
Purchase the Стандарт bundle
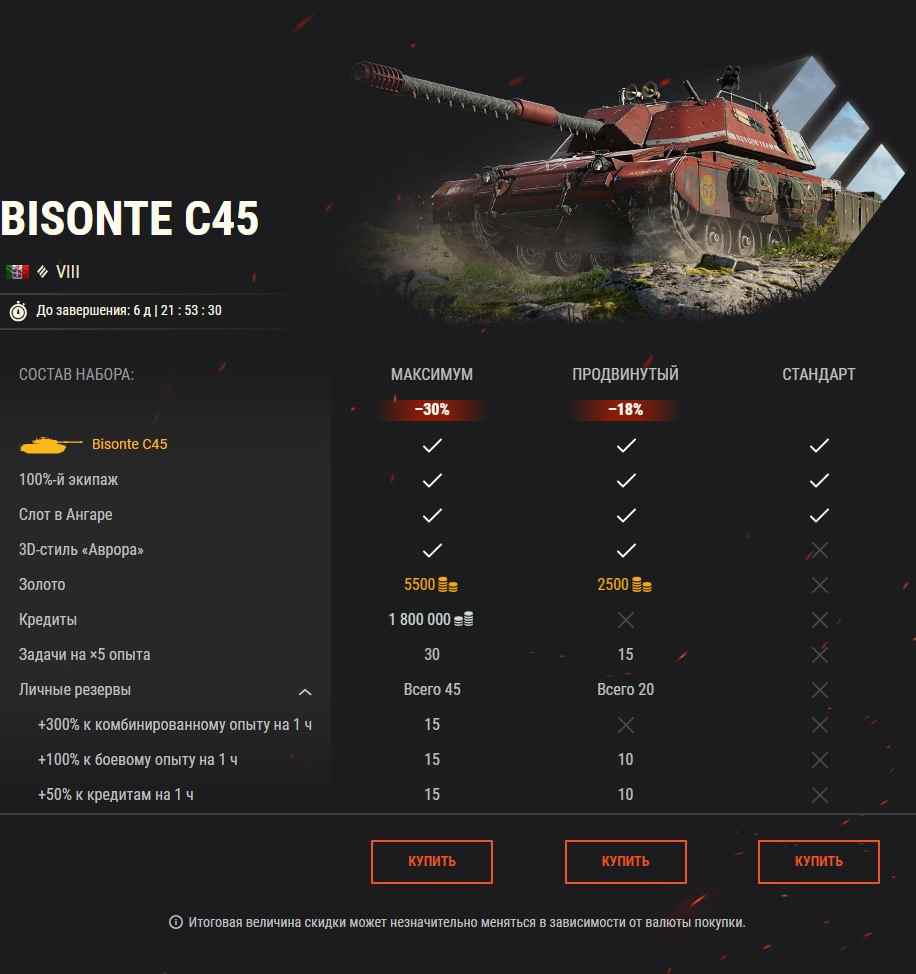(818, 861)
